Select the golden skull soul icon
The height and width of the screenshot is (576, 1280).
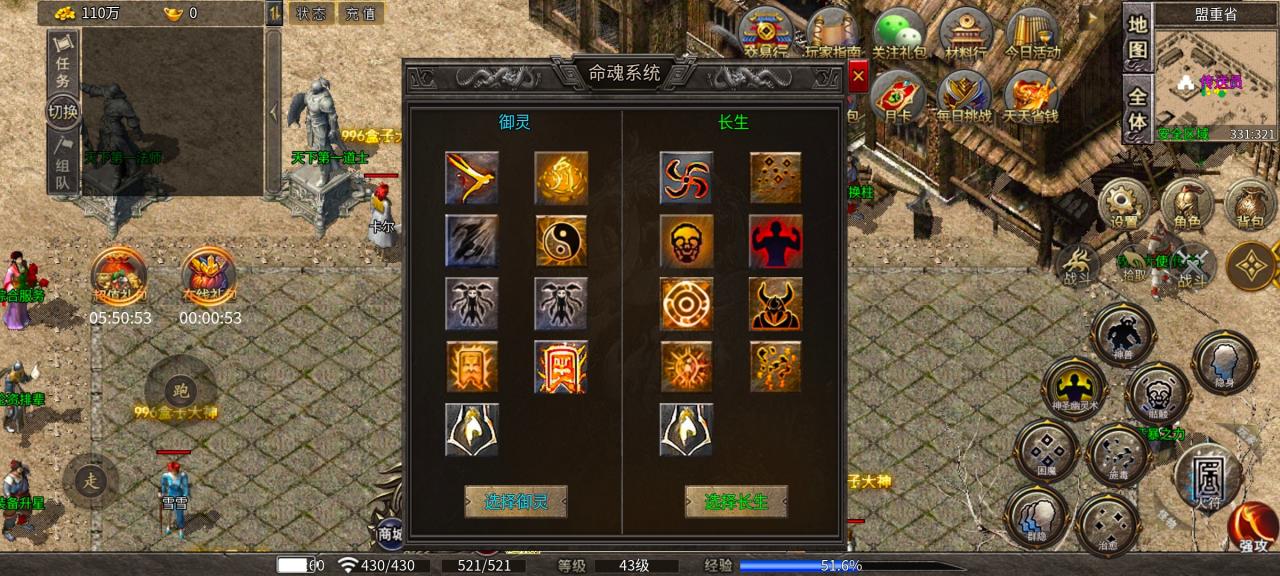(x=686, y=241)
